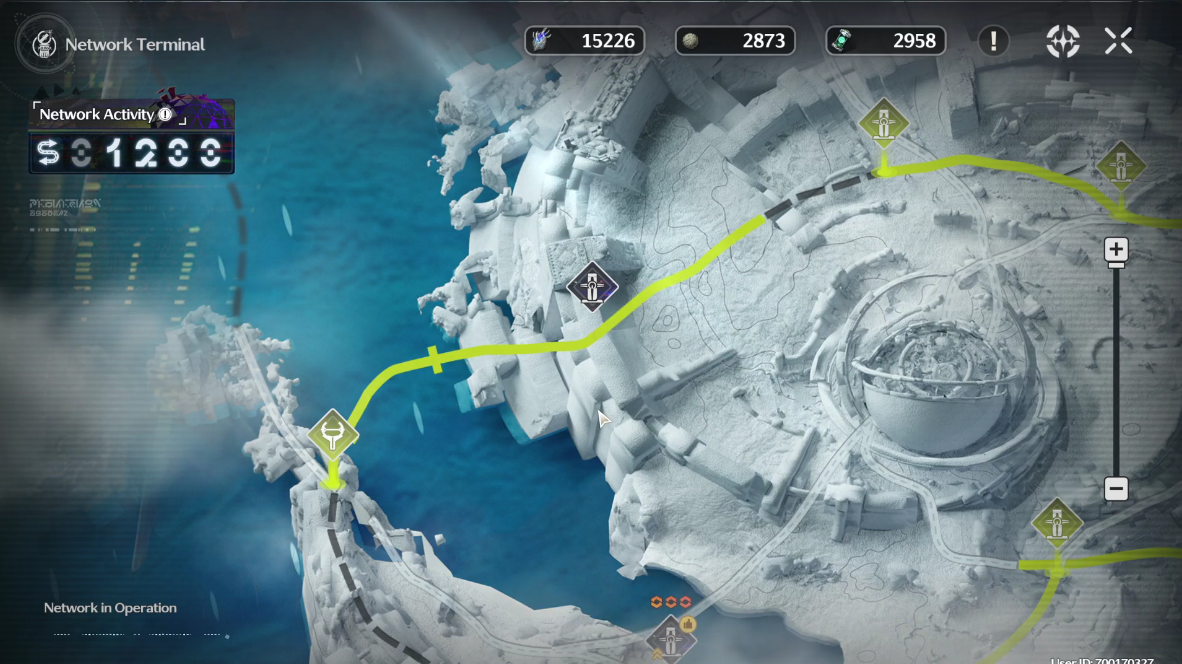Show Network Activity info tooltip
The height and width of the screenshot is (664, 1182).
point(165,115)
